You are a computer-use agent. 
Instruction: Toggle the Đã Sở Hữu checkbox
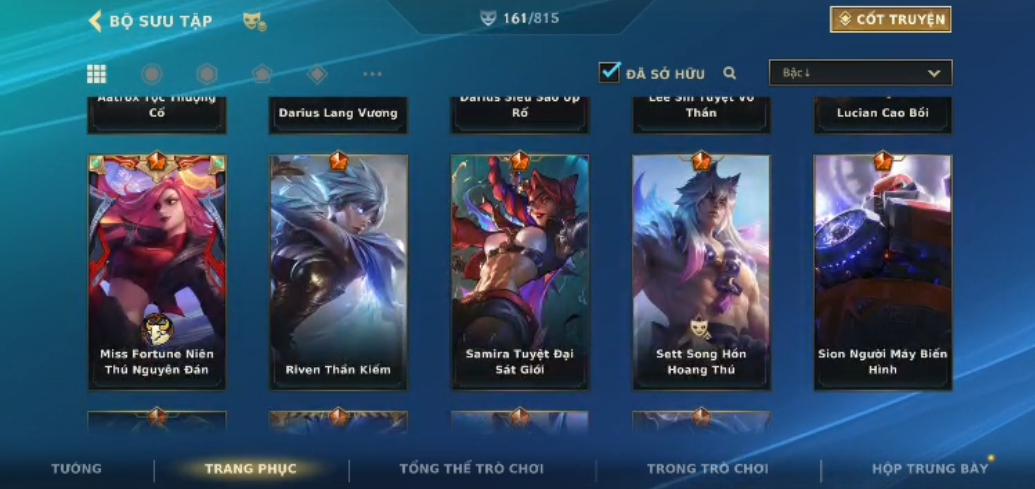(610, 73)
